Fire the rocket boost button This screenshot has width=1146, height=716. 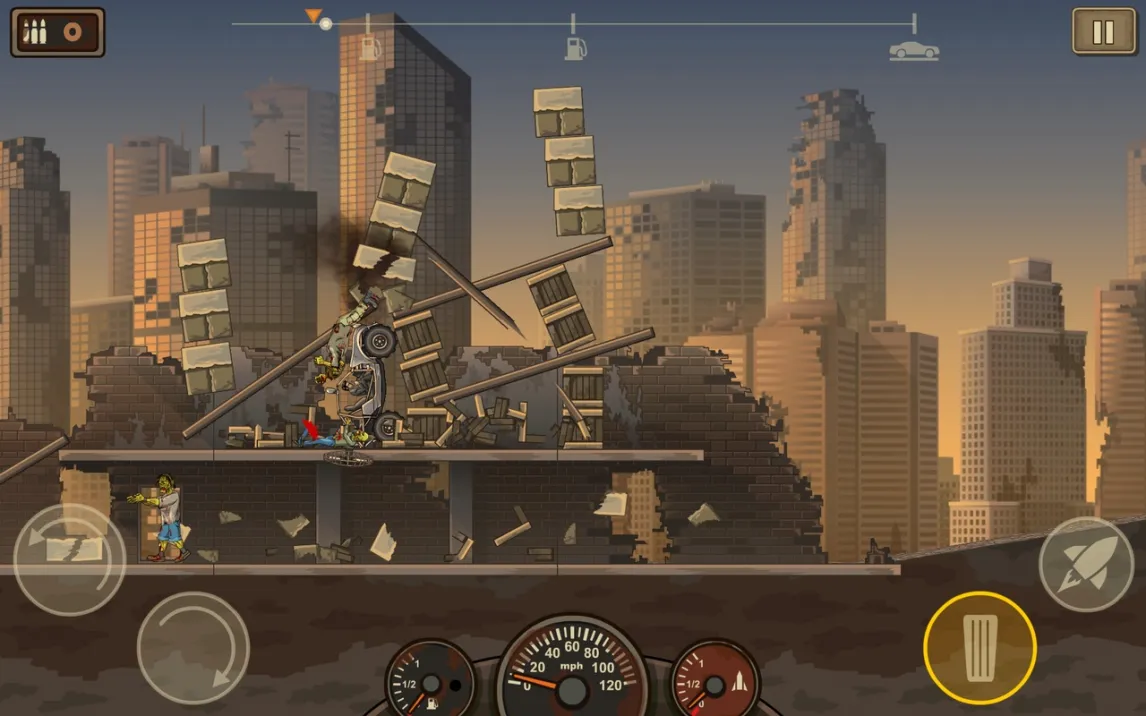[x=1086, y=564]
